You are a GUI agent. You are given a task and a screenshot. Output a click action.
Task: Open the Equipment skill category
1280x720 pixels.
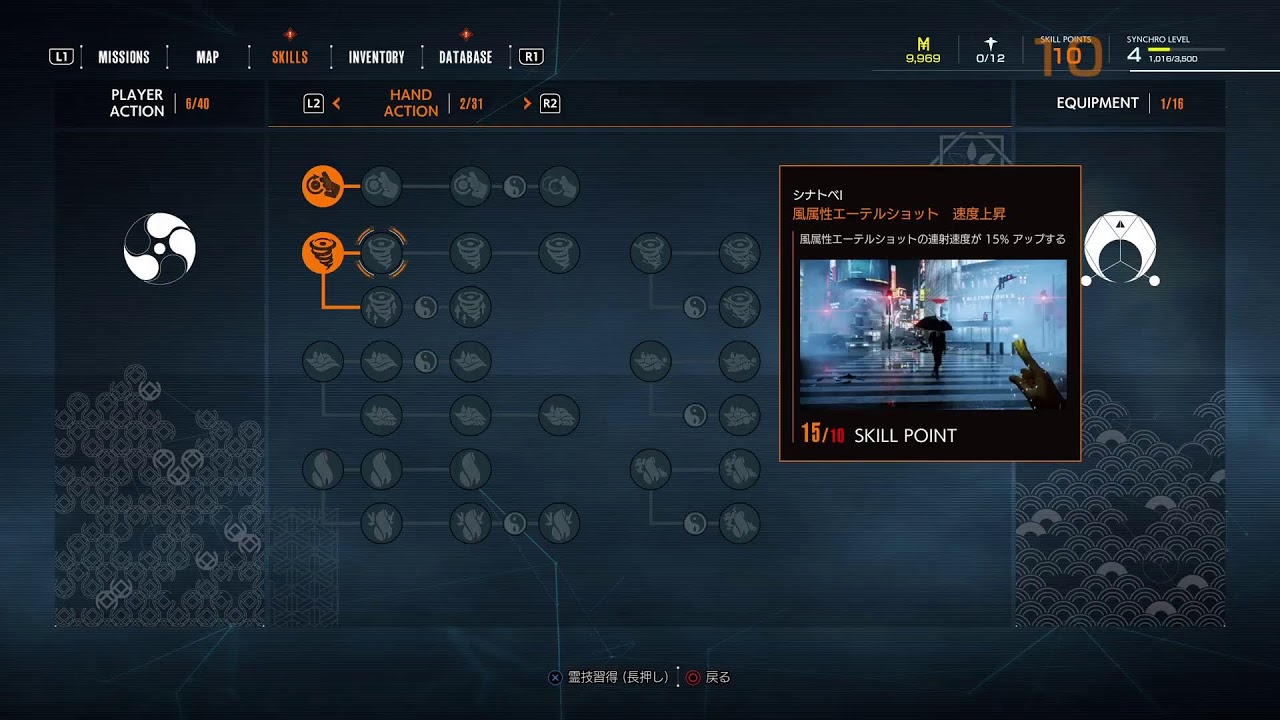(1097, 103)
